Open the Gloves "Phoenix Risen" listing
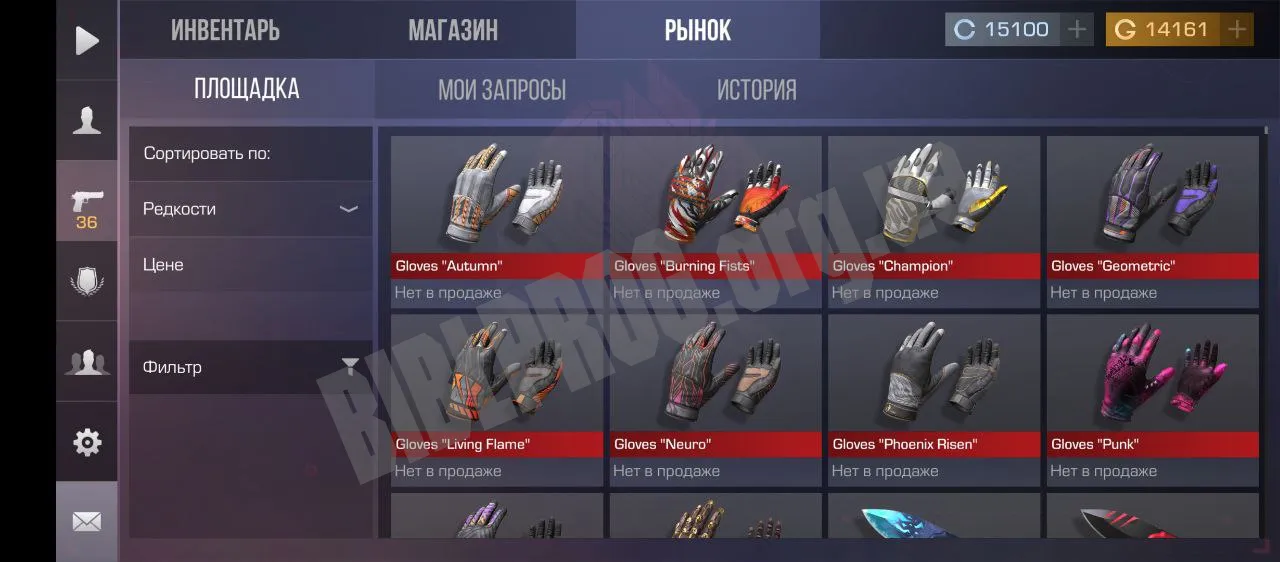 pos(933,398)
